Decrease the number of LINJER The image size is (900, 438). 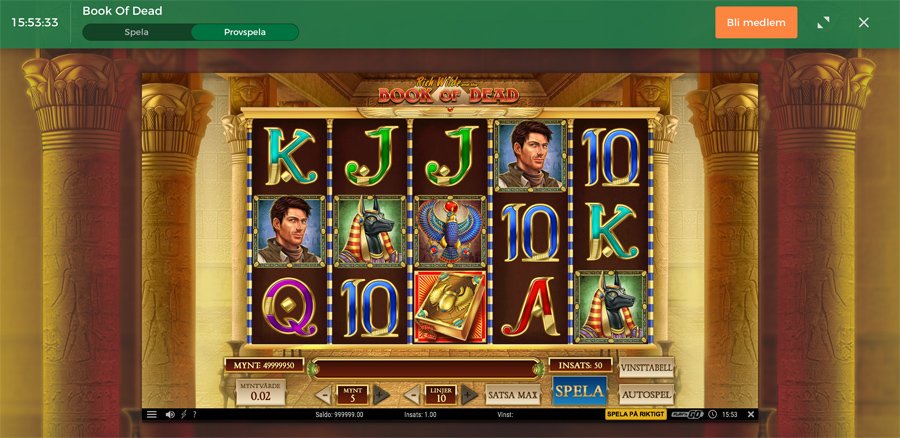tap(412, 395)
